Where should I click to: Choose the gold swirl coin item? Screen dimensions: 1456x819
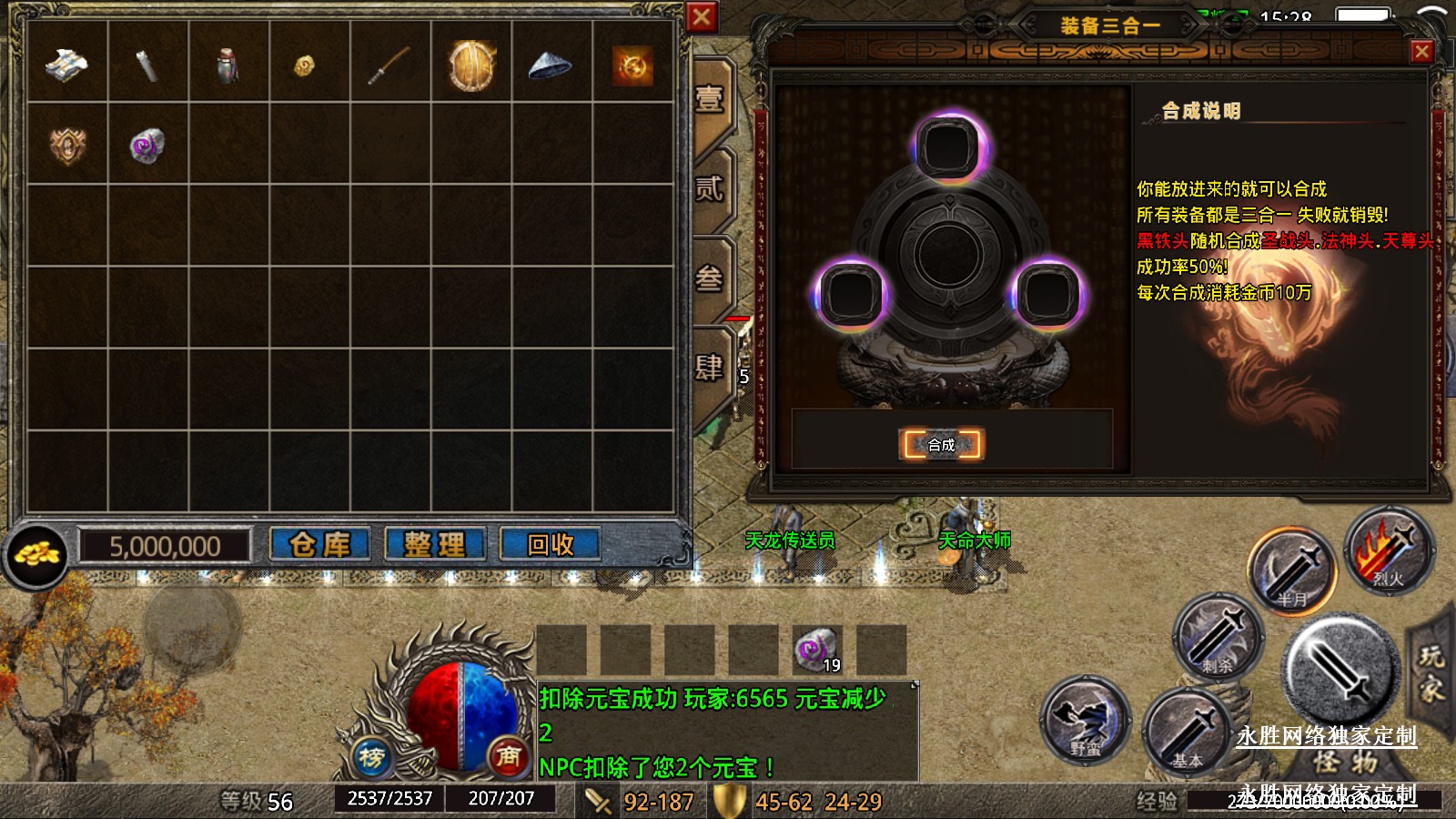pyautogui.click(x=632, y=66)
